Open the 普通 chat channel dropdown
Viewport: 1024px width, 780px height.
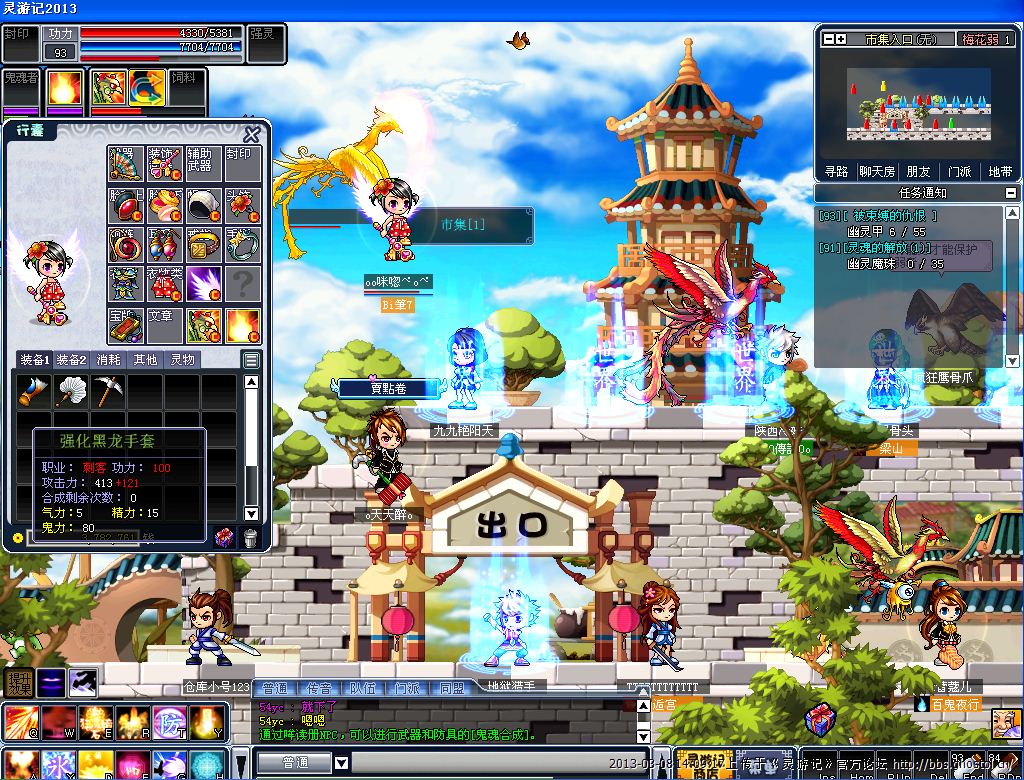341,763
